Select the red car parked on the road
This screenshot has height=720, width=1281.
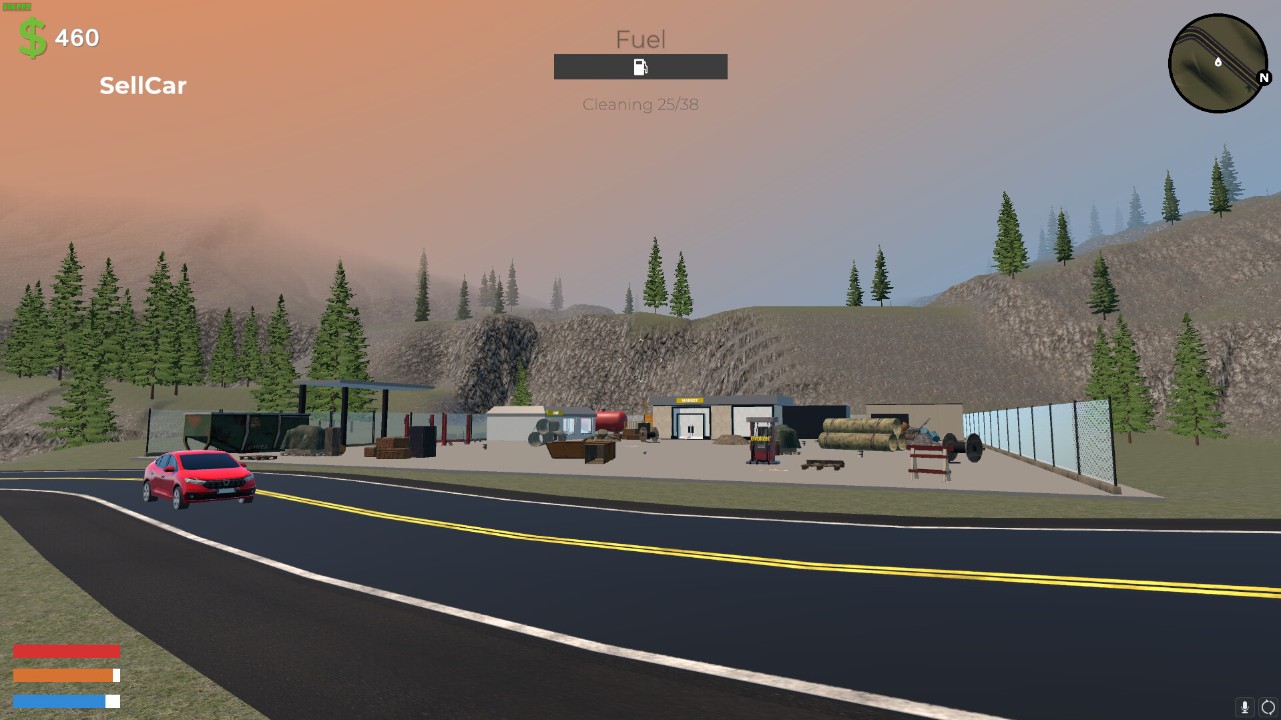pyautogui.click(x=197, y=478)
